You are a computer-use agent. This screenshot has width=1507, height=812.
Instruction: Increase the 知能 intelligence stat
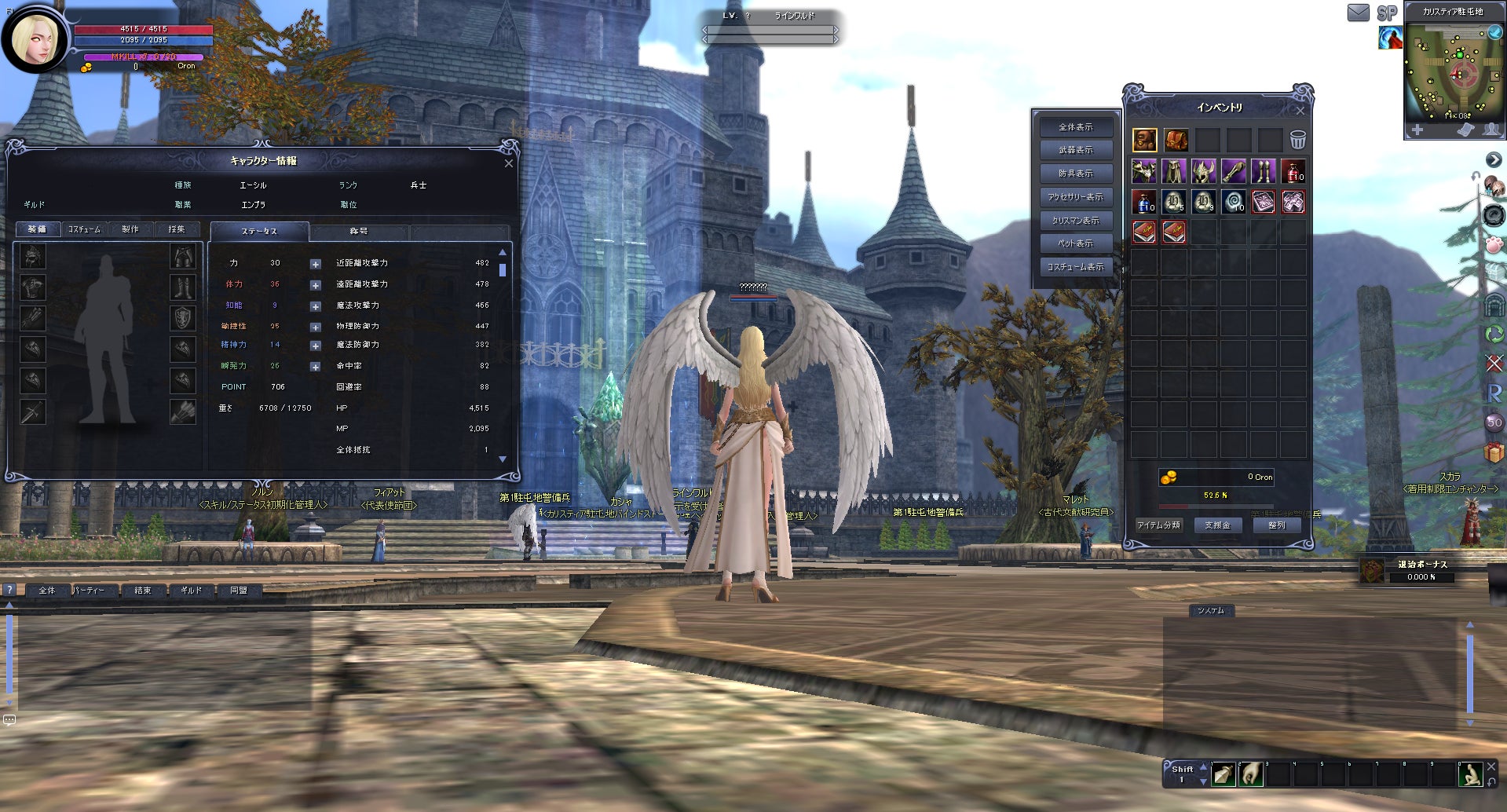tap(315, 306)
